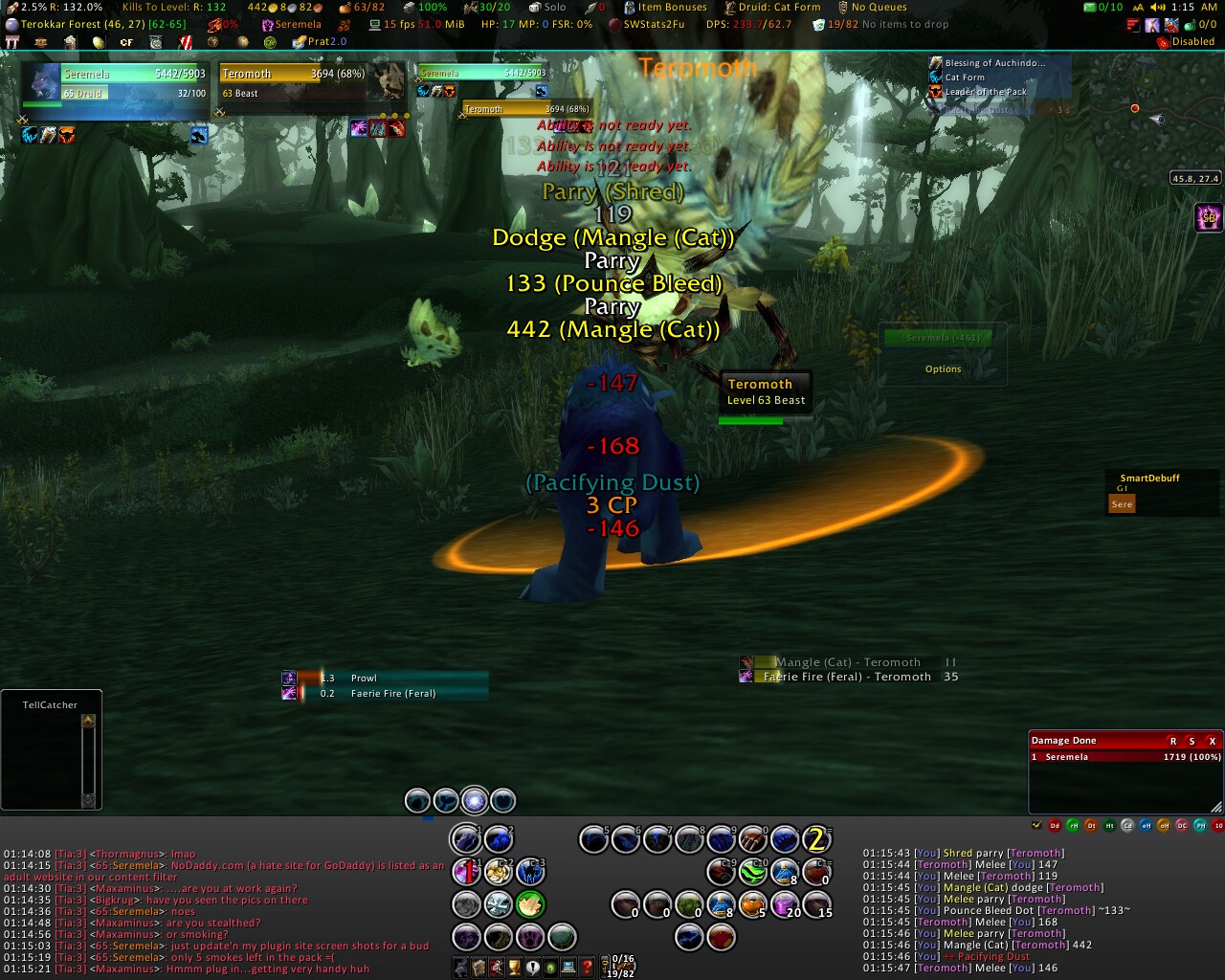
Task: Select the Leader of the Pack buff
Action: click(x=985, y=92)
